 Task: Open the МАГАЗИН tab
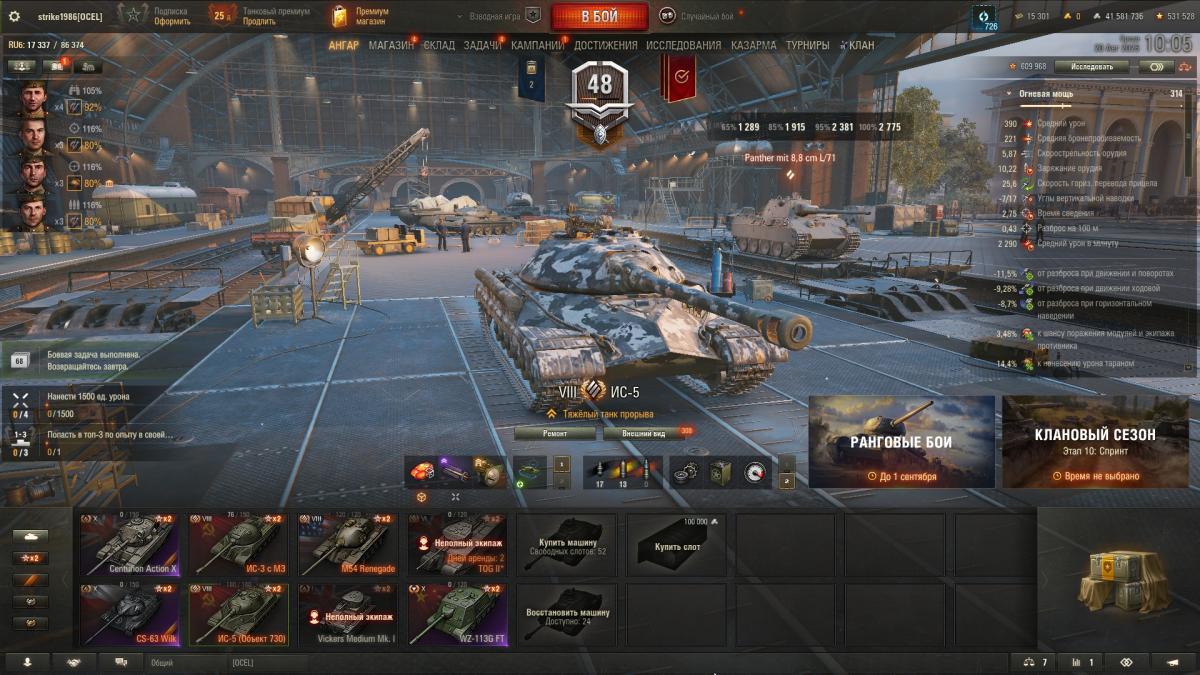[391, 46]
